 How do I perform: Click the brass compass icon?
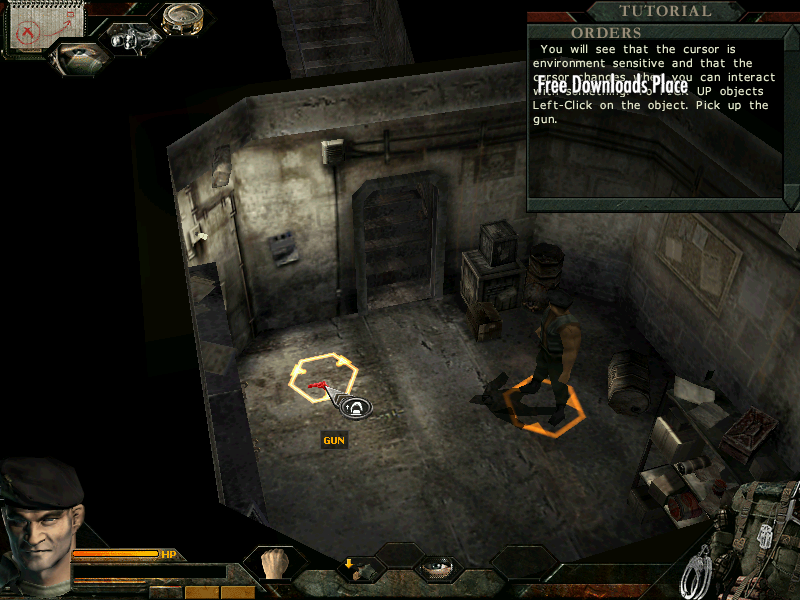point(182,17)
